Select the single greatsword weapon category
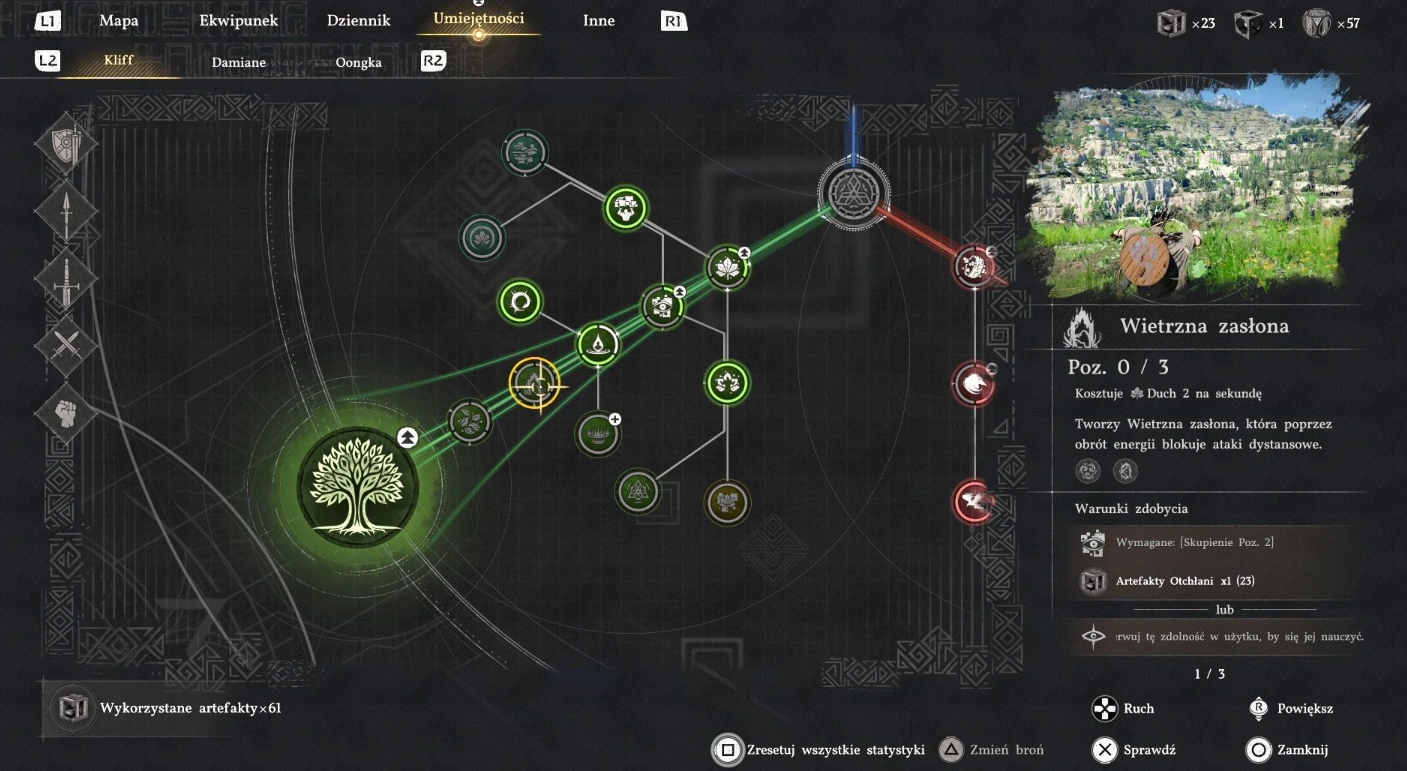This screenshot has height=771, width=1407. pyautogui.click(x=66, y=279)
